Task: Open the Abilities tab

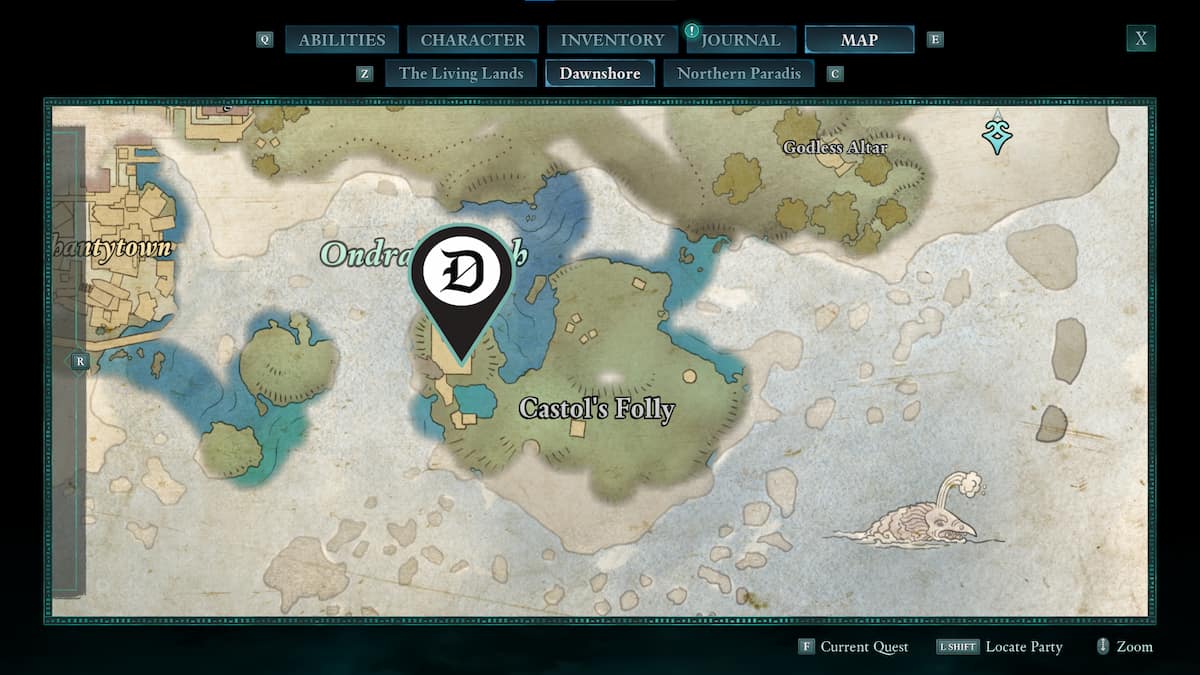Action: (342, 40)
